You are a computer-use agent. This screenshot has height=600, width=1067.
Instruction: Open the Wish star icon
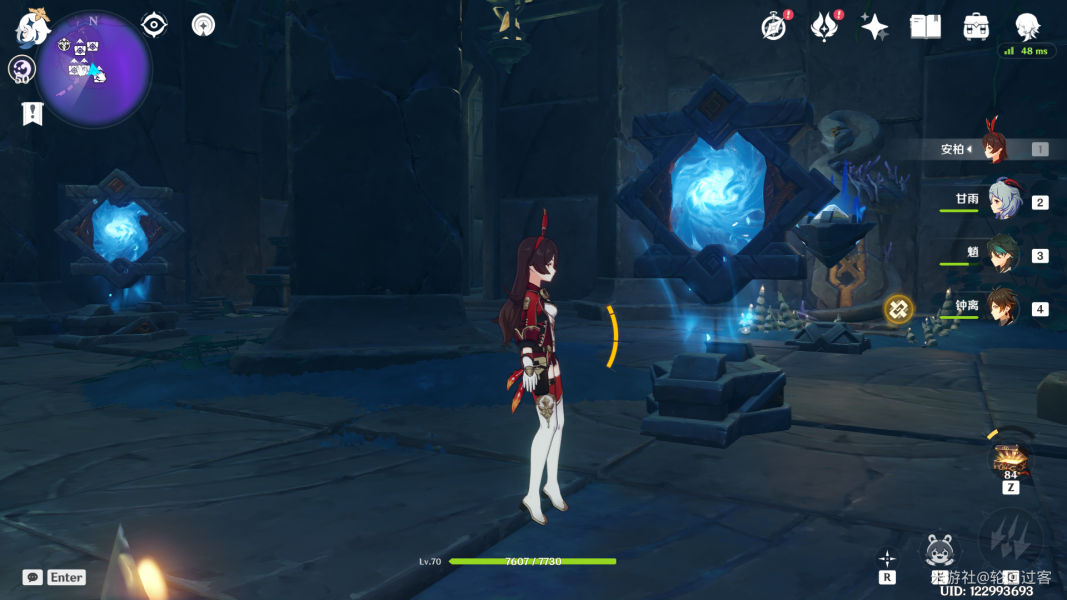point(875,27)
